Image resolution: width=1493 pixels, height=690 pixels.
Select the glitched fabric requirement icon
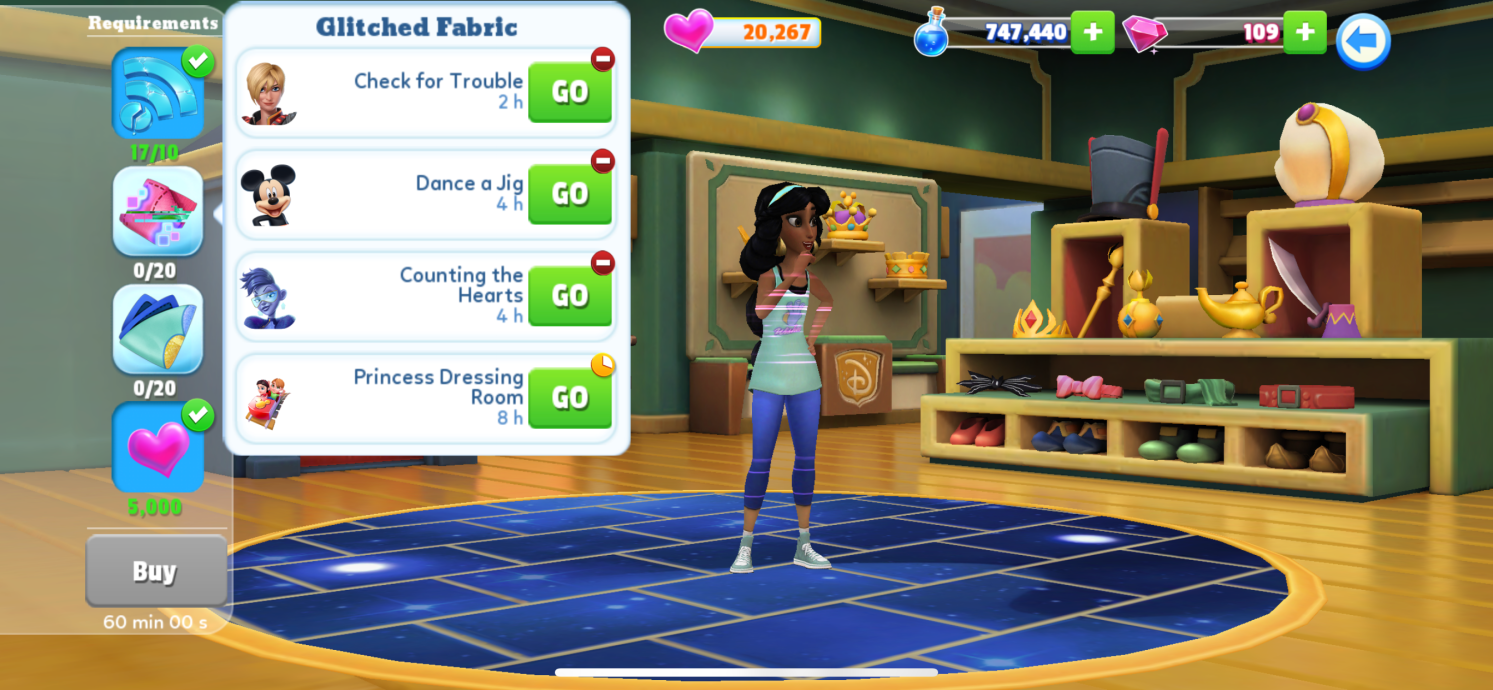(158, 212)
